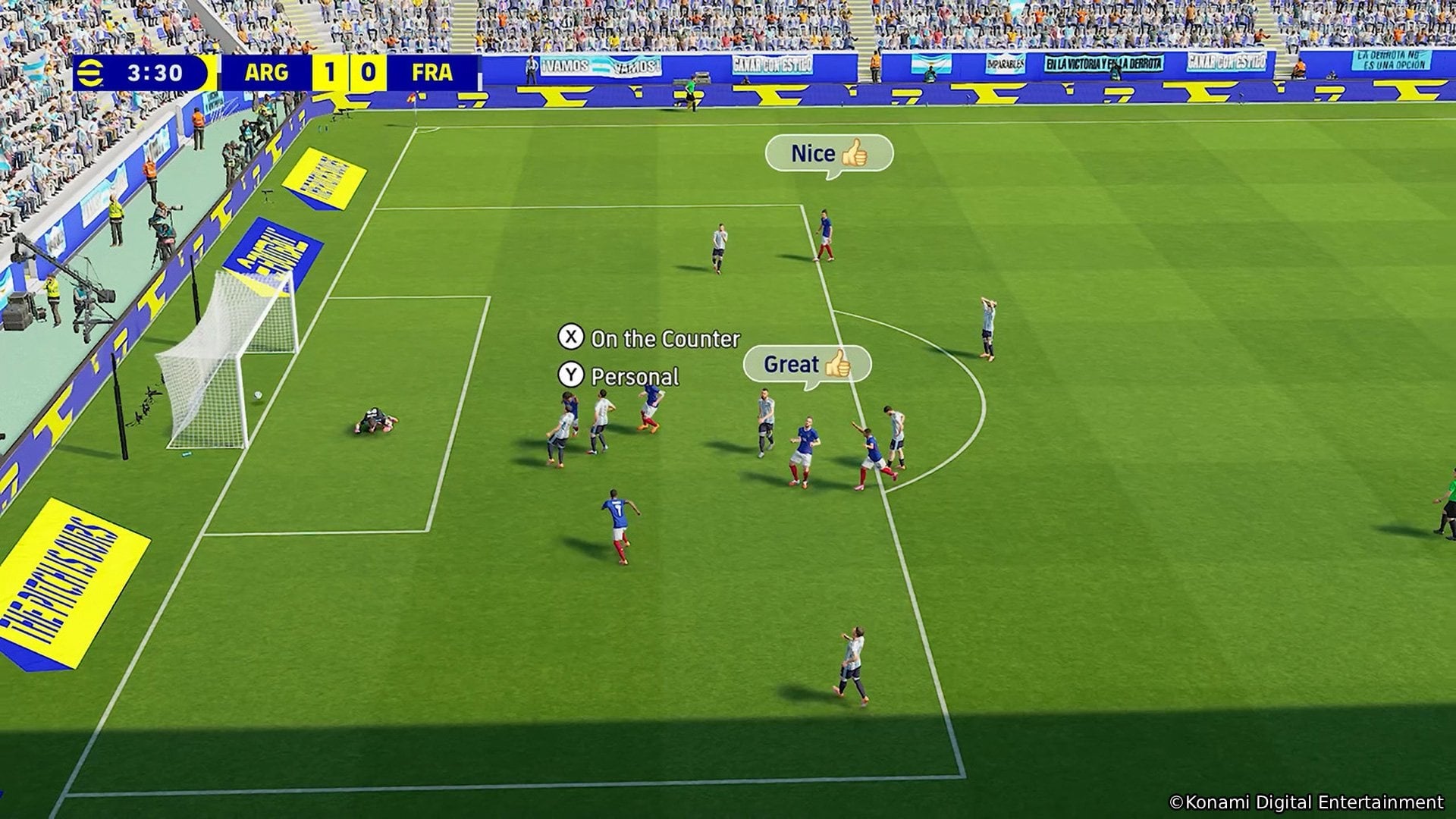Screen dimensions: 1456x819
Task: Click the thumbs-up emoji in the Great bubble
Action: 838,365
